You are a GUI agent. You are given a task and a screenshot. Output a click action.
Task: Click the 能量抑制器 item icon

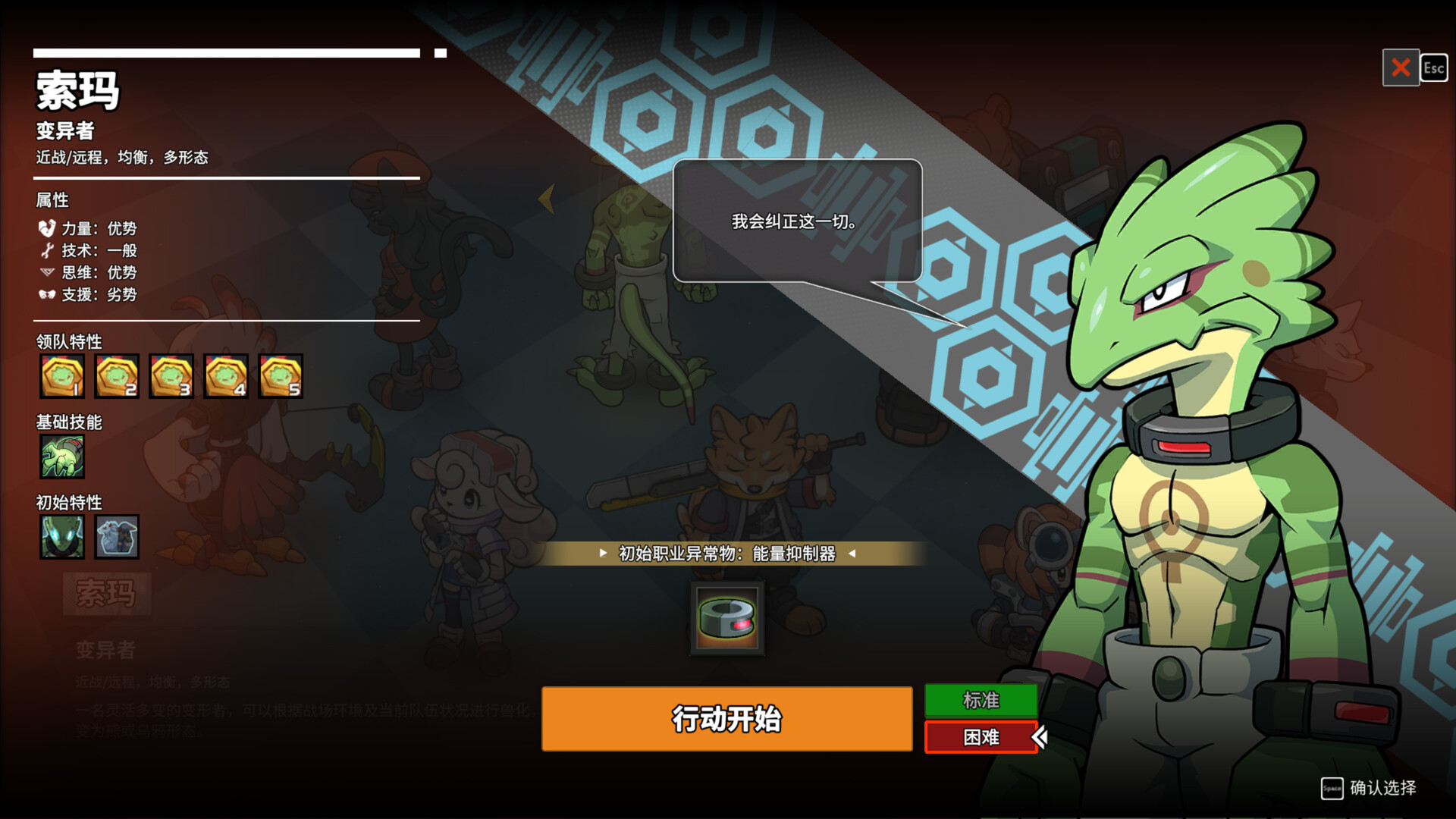(726, 617)
